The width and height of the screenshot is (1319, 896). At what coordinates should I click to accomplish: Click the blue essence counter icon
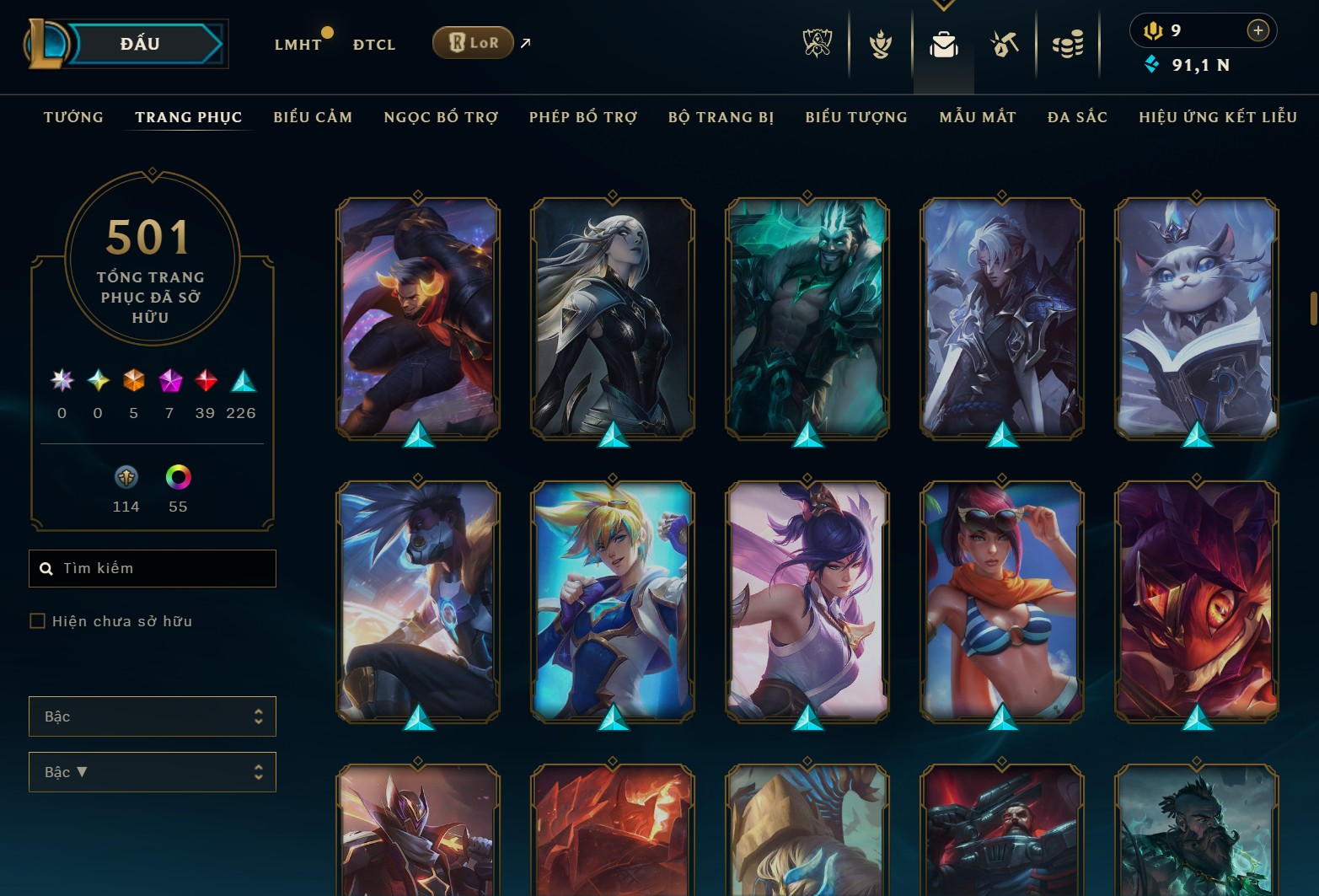point(1151,63)
